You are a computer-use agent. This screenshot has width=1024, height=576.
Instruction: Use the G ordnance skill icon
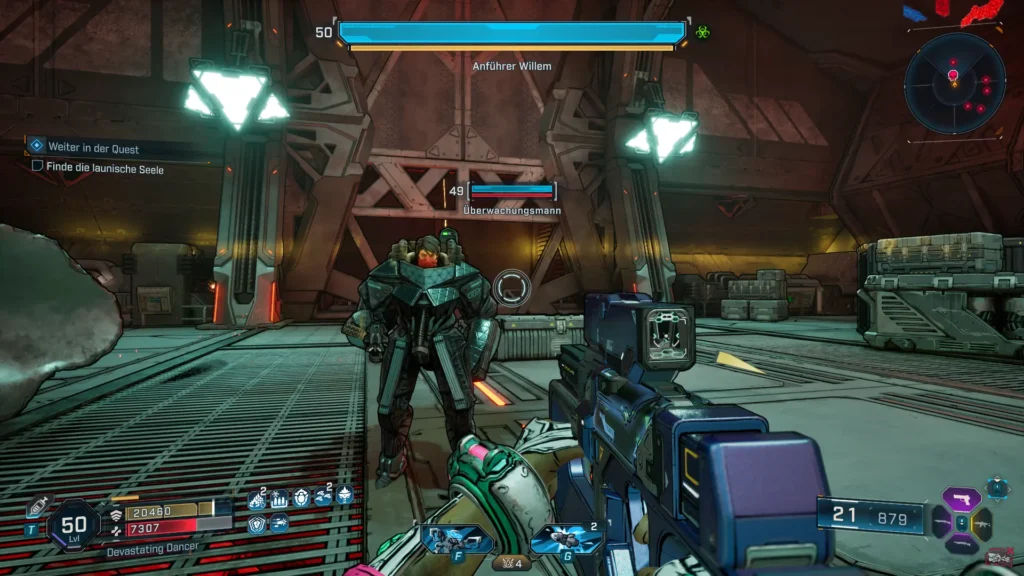[566, 540]
